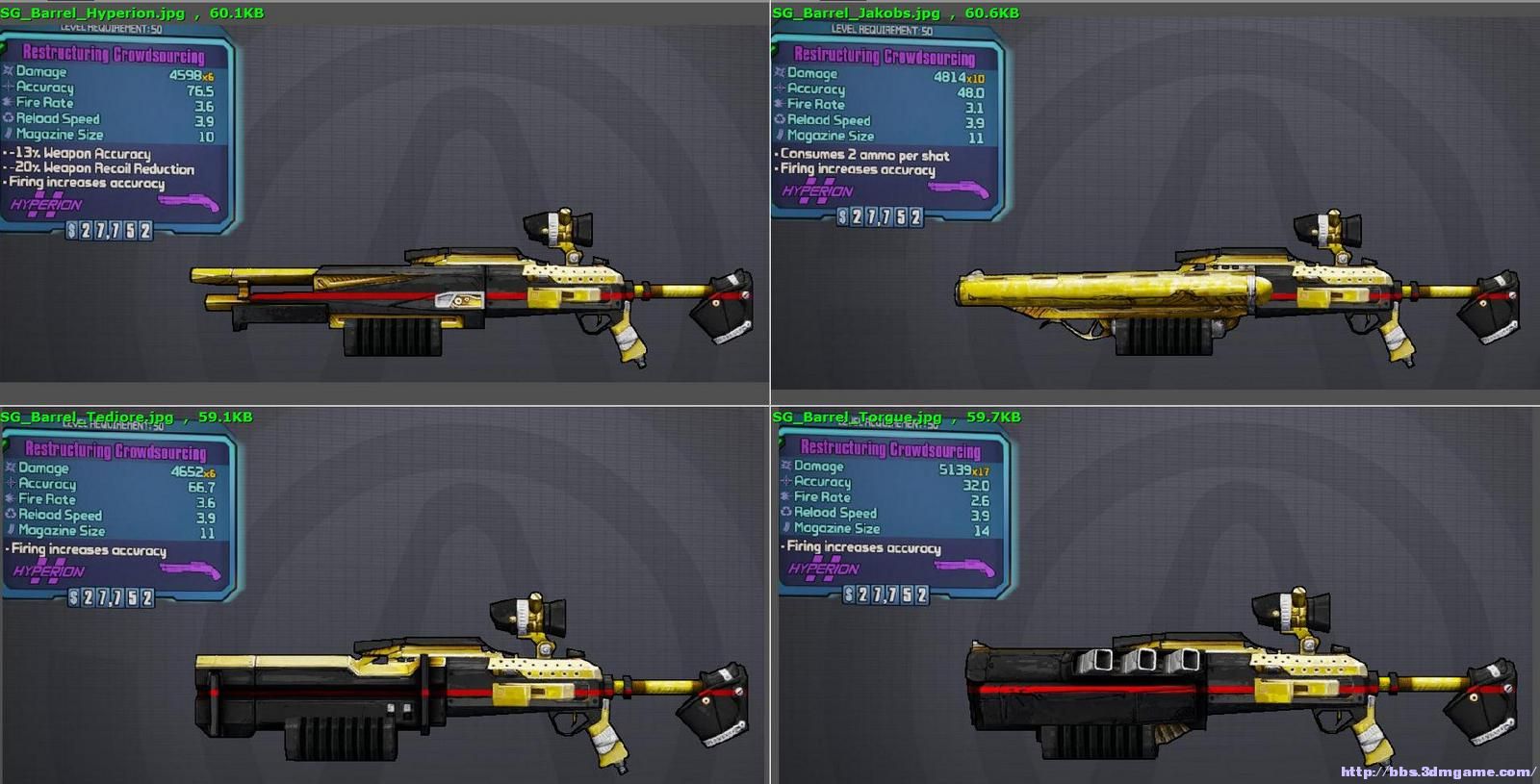Click the Firing increases accuracy text on Torgue card
This screenshot has height=784, width=1540.
861,546
